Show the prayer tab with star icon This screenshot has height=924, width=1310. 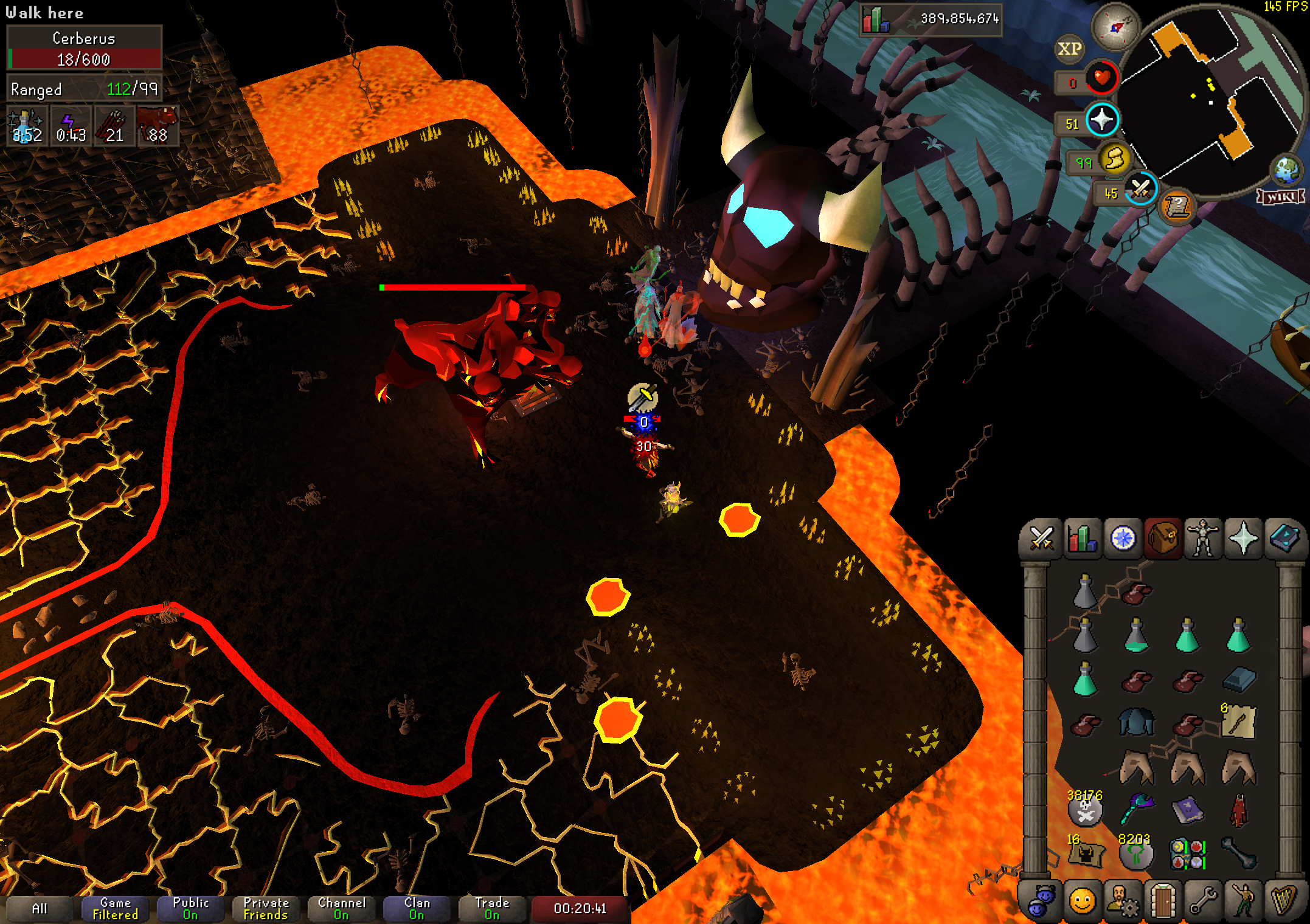pos(1243,539)
